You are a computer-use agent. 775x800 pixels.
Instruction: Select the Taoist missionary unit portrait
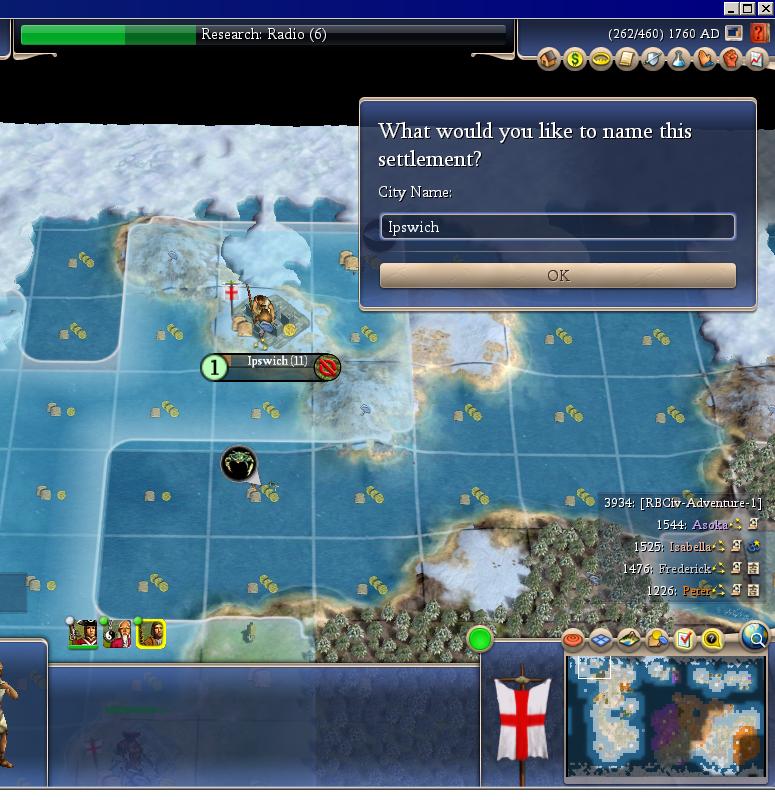(118, 633)
